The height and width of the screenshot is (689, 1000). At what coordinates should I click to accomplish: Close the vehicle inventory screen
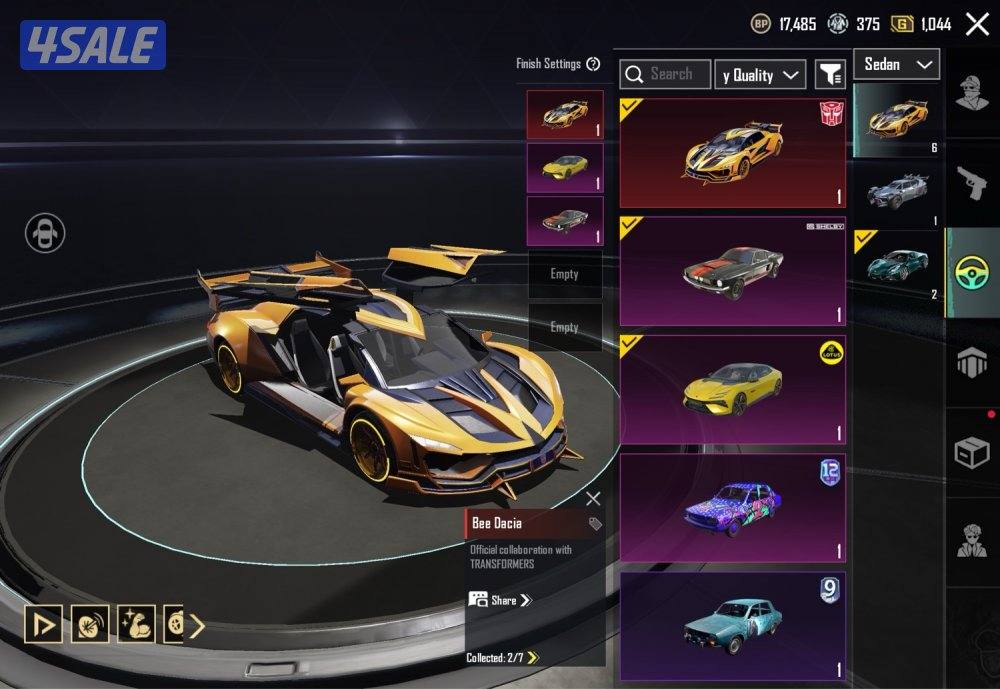[x=977, y=25]
